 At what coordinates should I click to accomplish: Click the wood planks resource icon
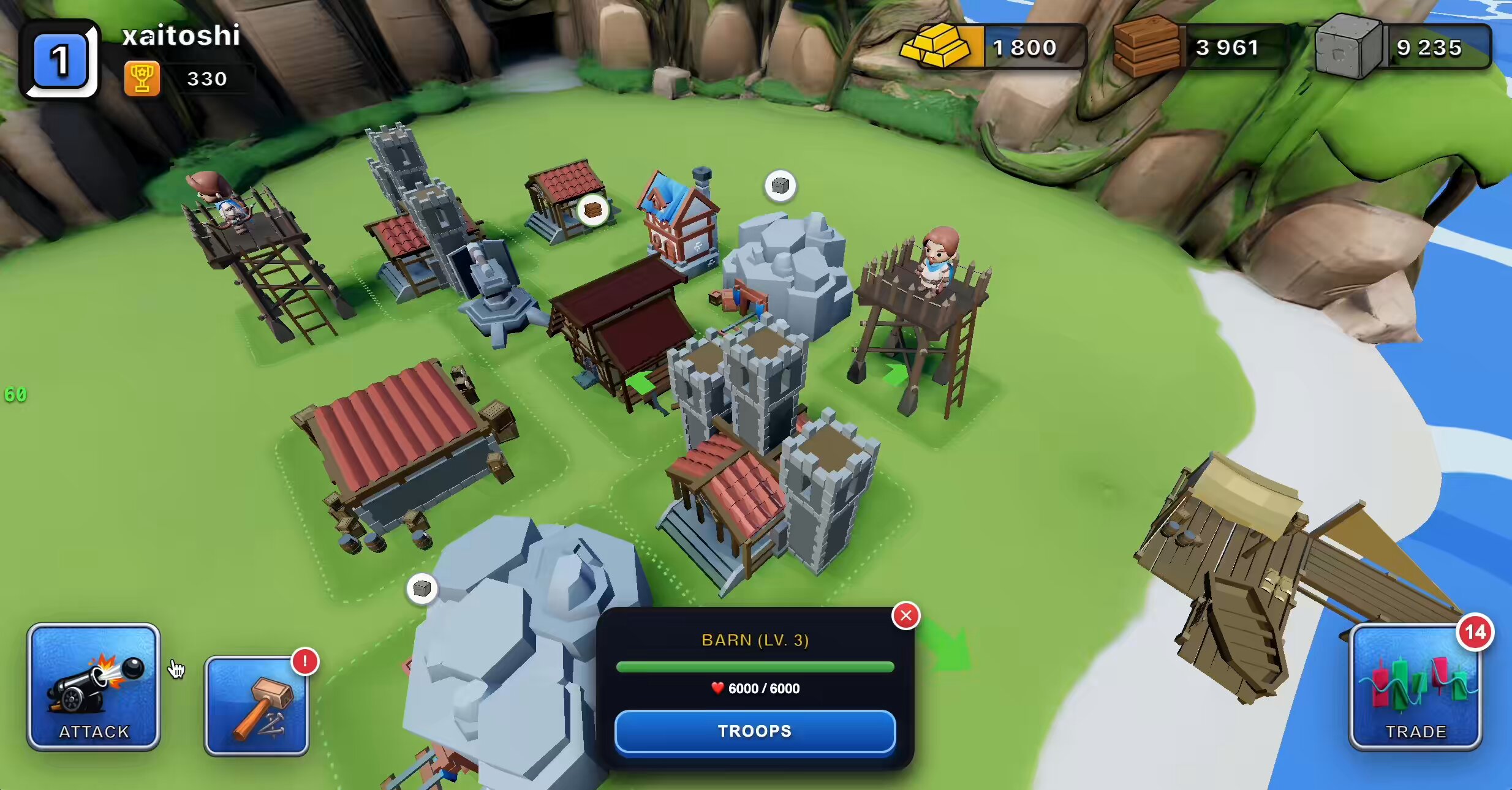(x=1146, y=47)
